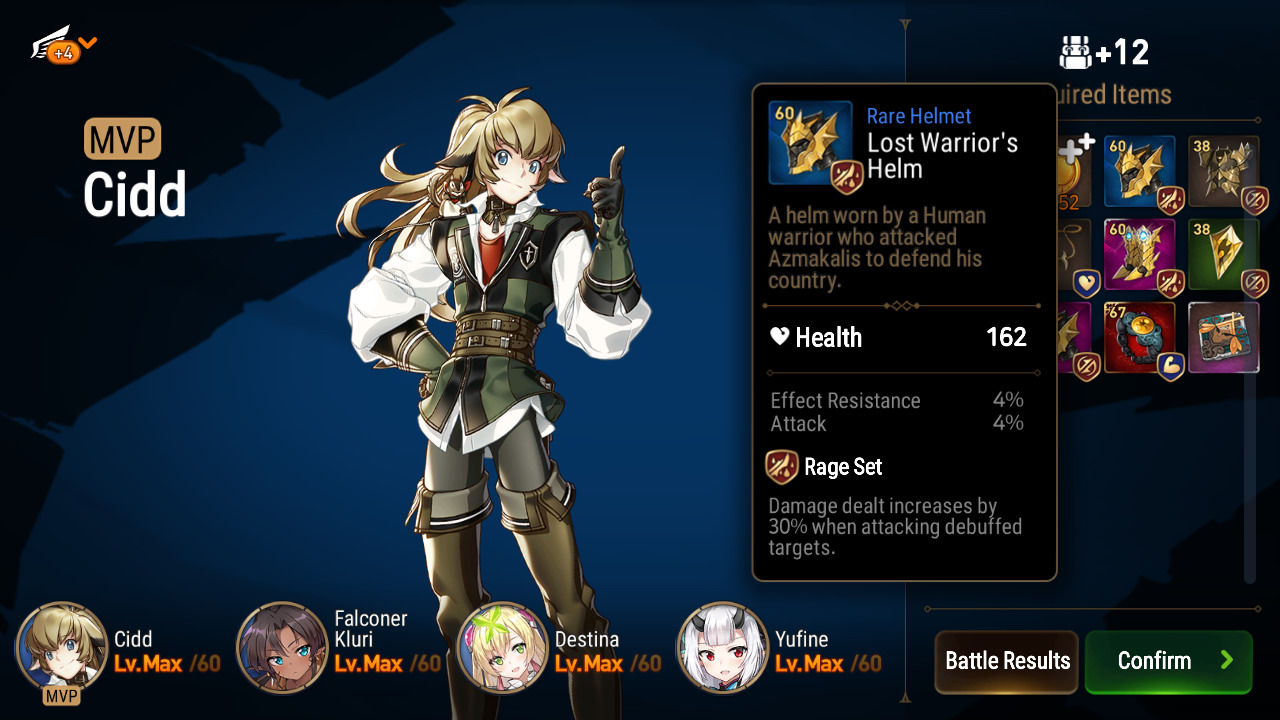The image size is (1280, 720).
Task: Select Yufine's portrait
Action: tap(723, 648)
